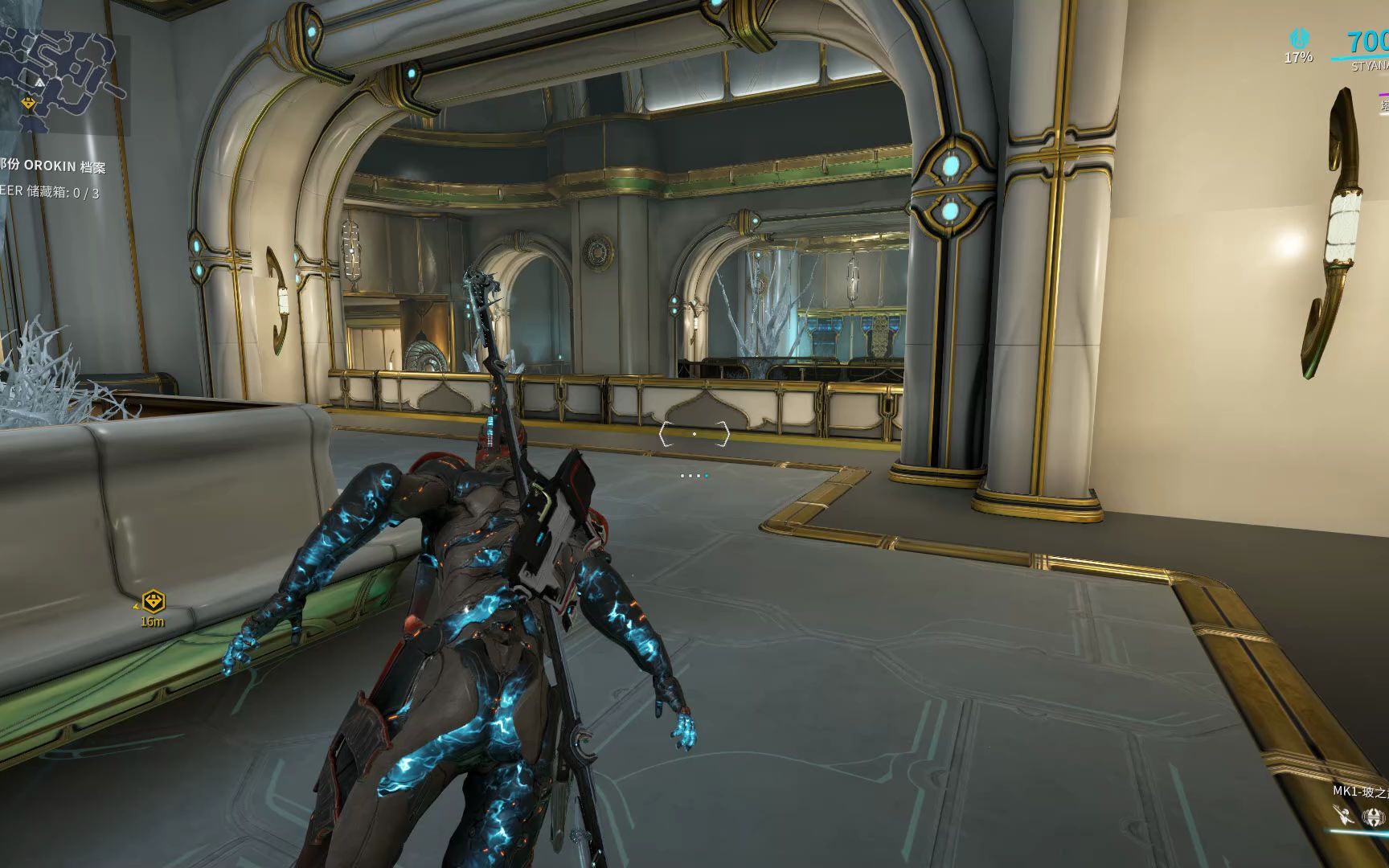Click the blue ability icon showing 17%
The width and height of the screenshot is (1389, 868).
(x=1298, y=39)
